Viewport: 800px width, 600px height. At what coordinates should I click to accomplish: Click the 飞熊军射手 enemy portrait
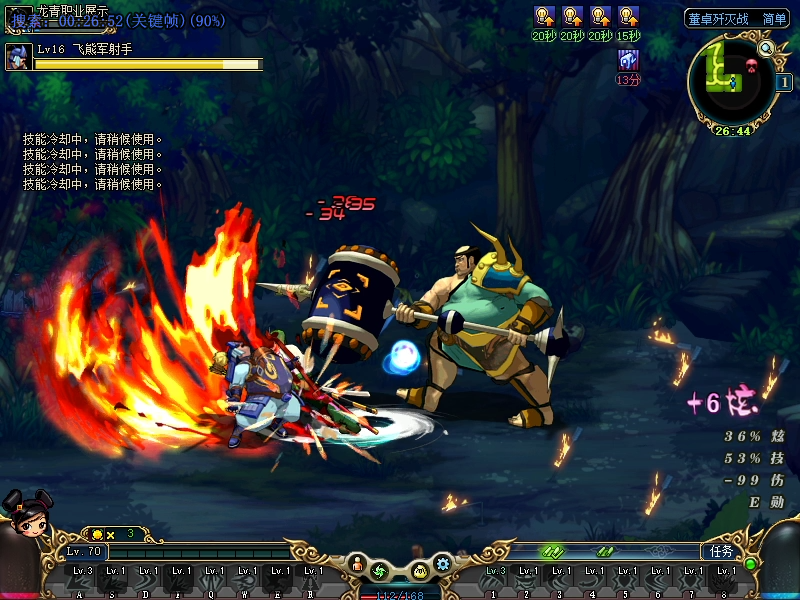click(17, 57)
